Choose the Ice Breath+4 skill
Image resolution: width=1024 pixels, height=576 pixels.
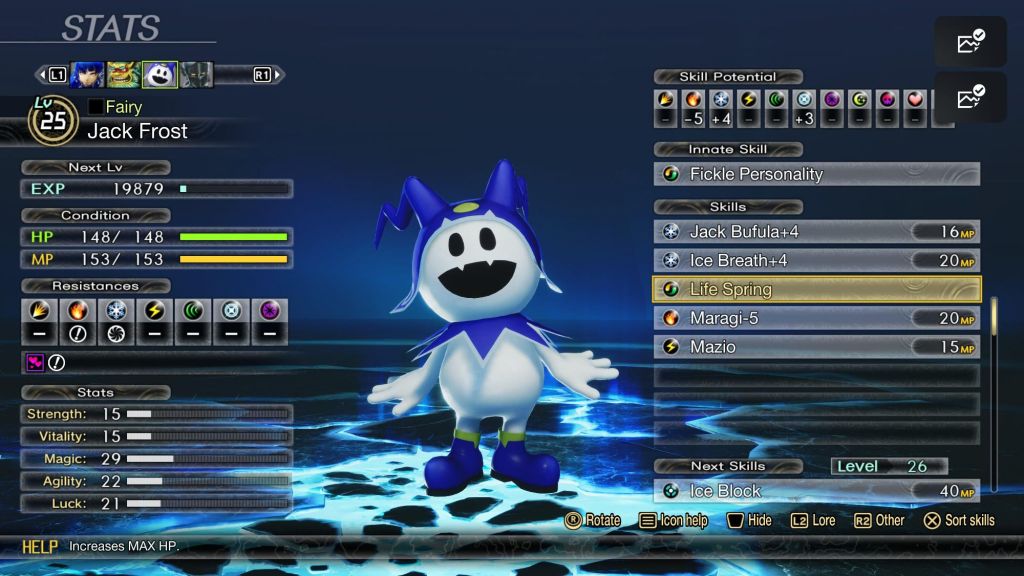(x=816, y=261)
